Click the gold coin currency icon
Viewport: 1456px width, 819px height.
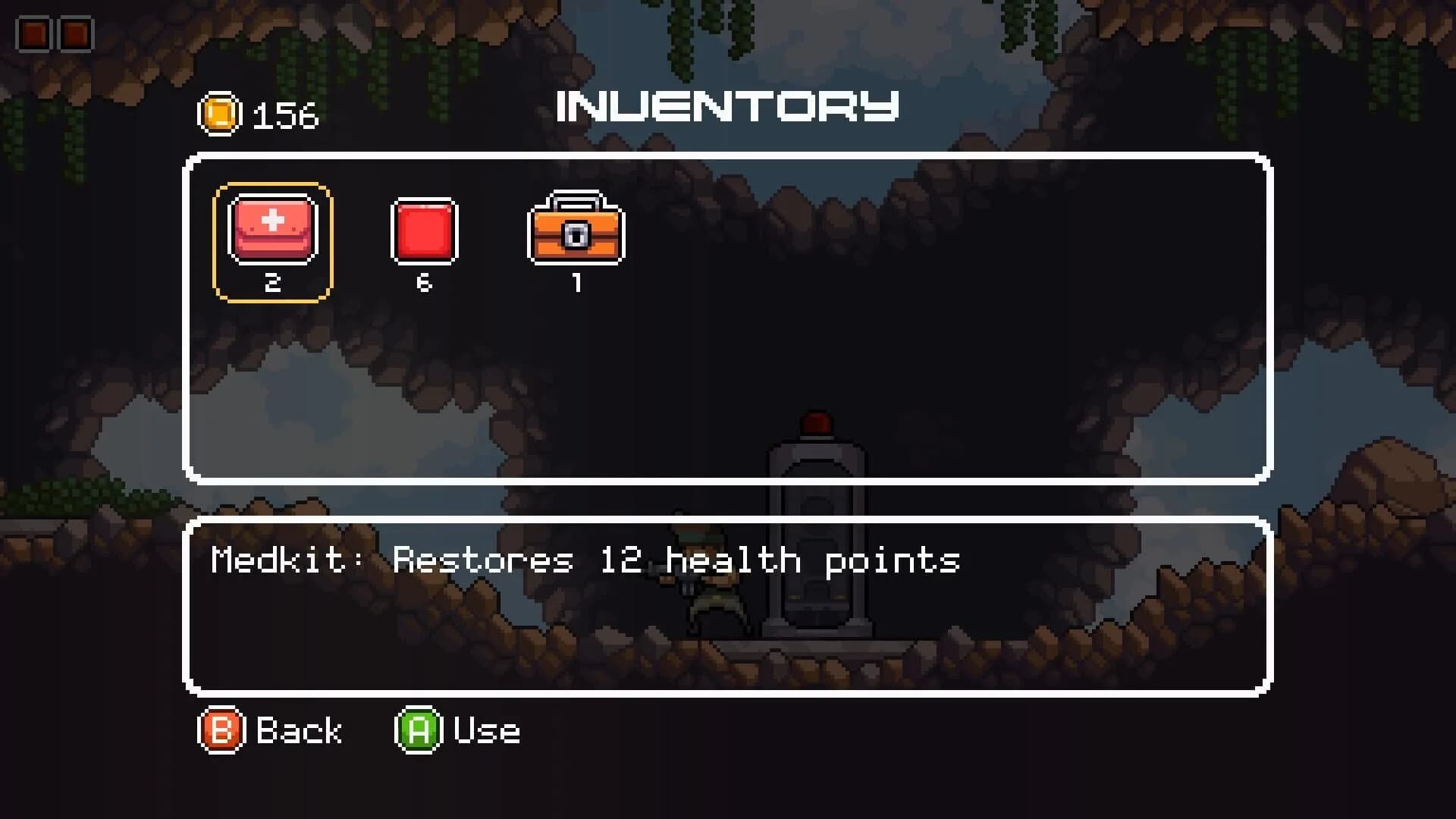coord(220,114)
